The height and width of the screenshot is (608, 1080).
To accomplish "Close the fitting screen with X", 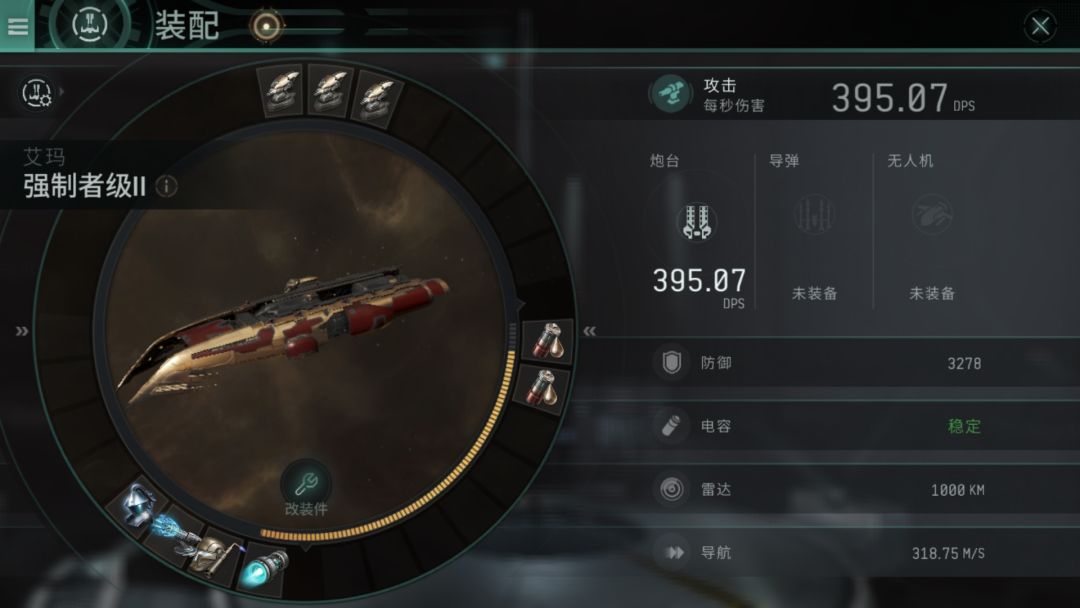I will click(1040, 27).
